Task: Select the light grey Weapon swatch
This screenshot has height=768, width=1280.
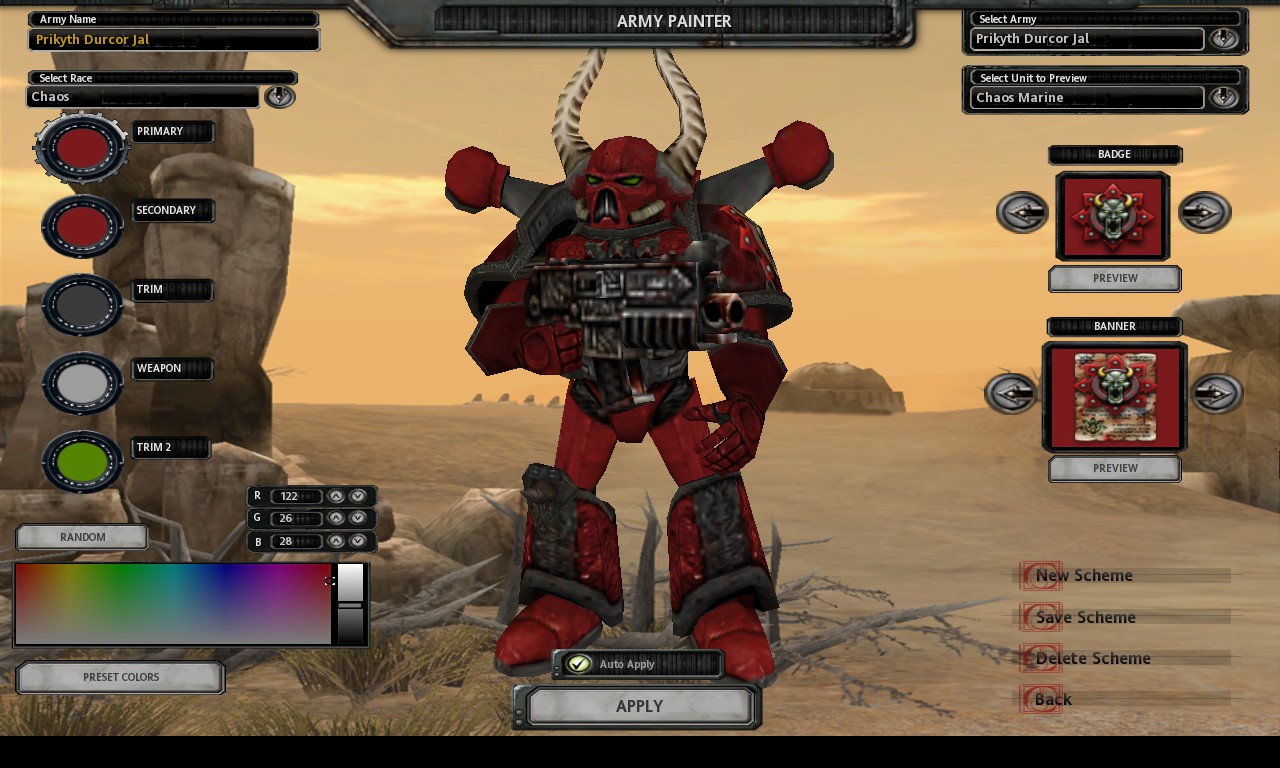Action: 82,383
